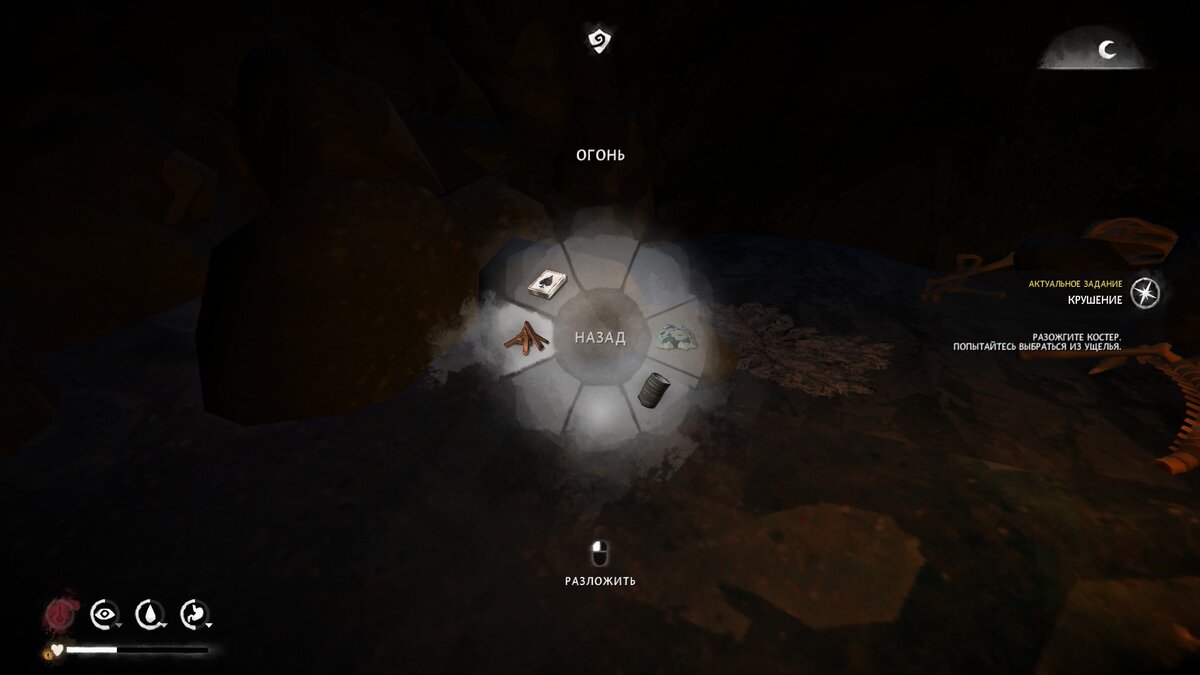Pick the metal barrel radial slot

(x=652, y=388)
